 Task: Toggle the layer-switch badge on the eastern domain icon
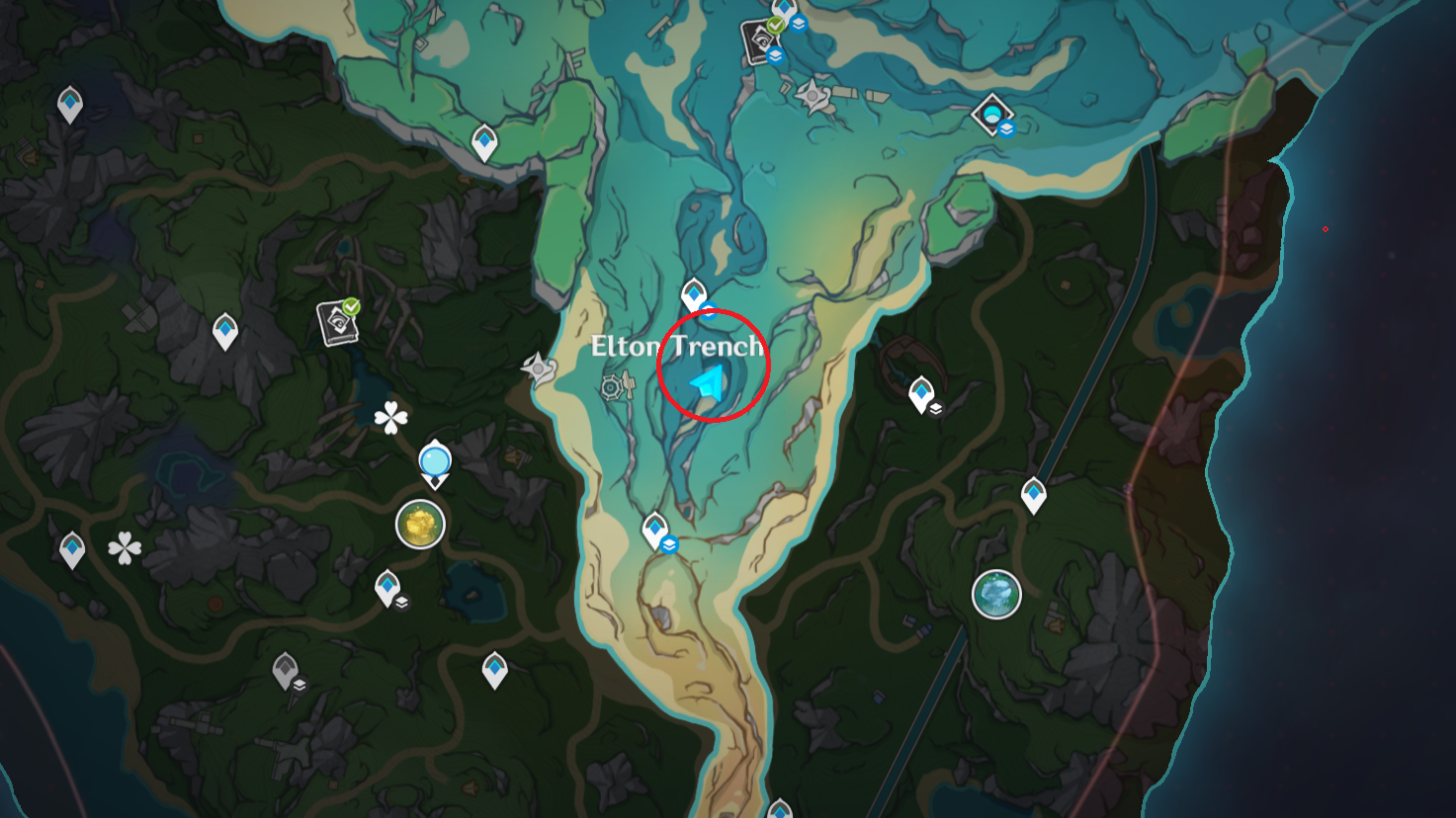pos(1006,128)
